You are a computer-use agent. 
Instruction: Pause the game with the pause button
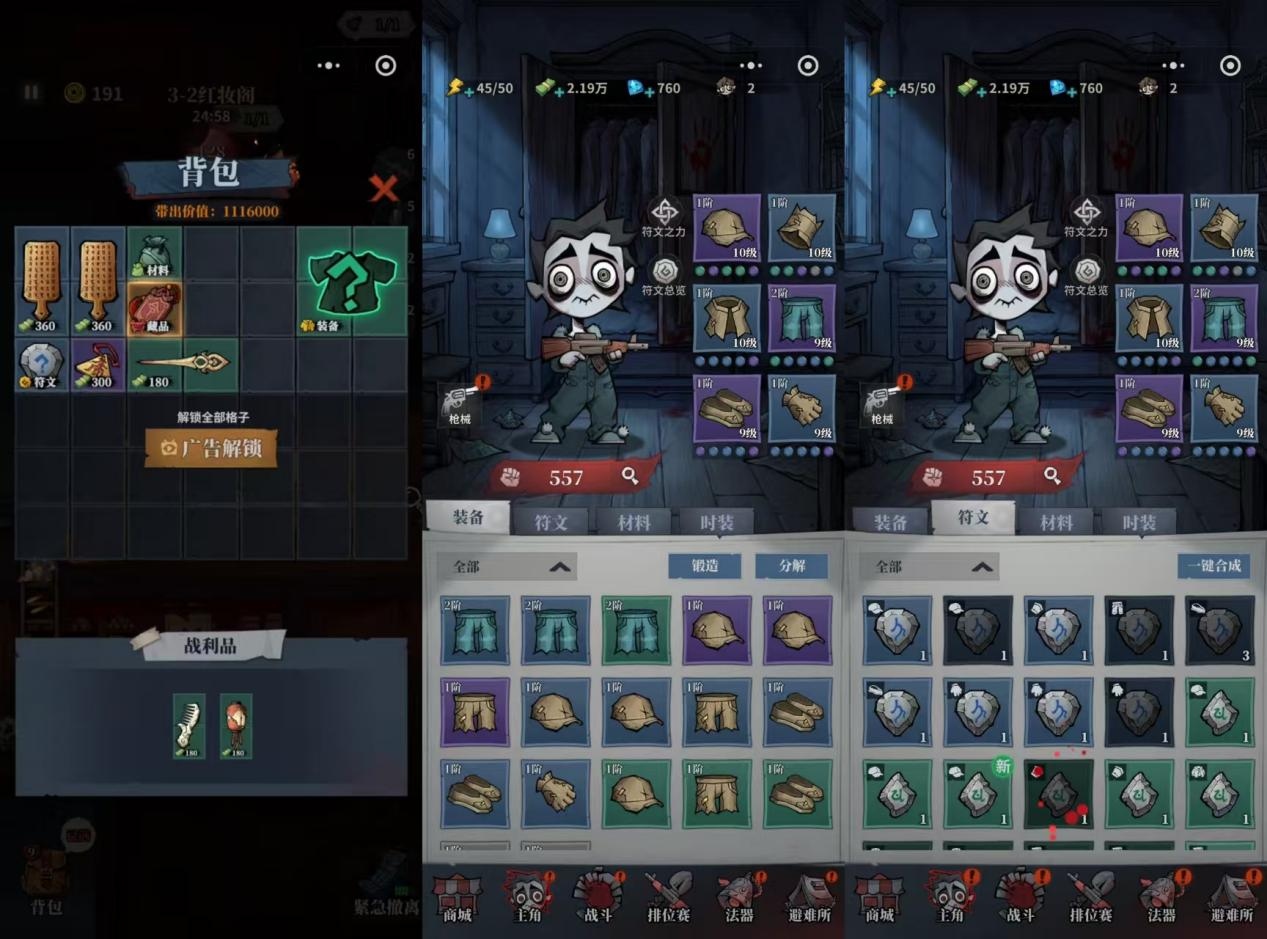point(31,93)
